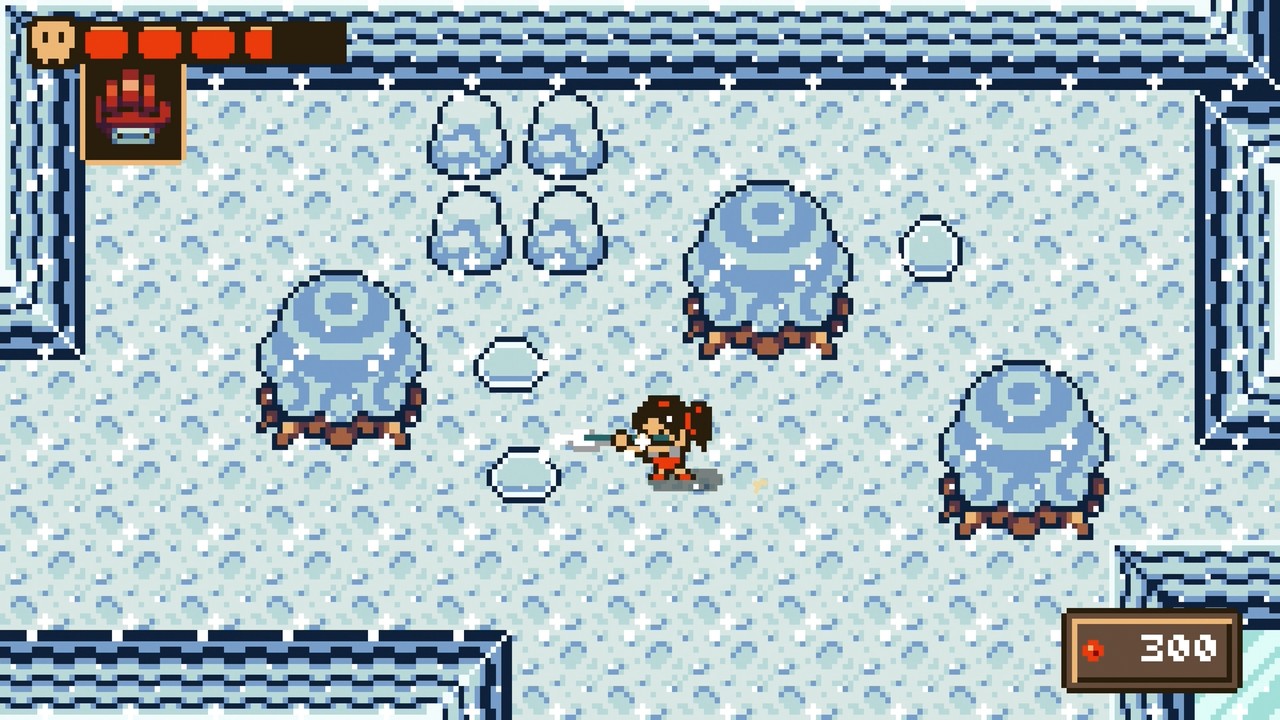Click the third red health segment

tap(214, 42)
